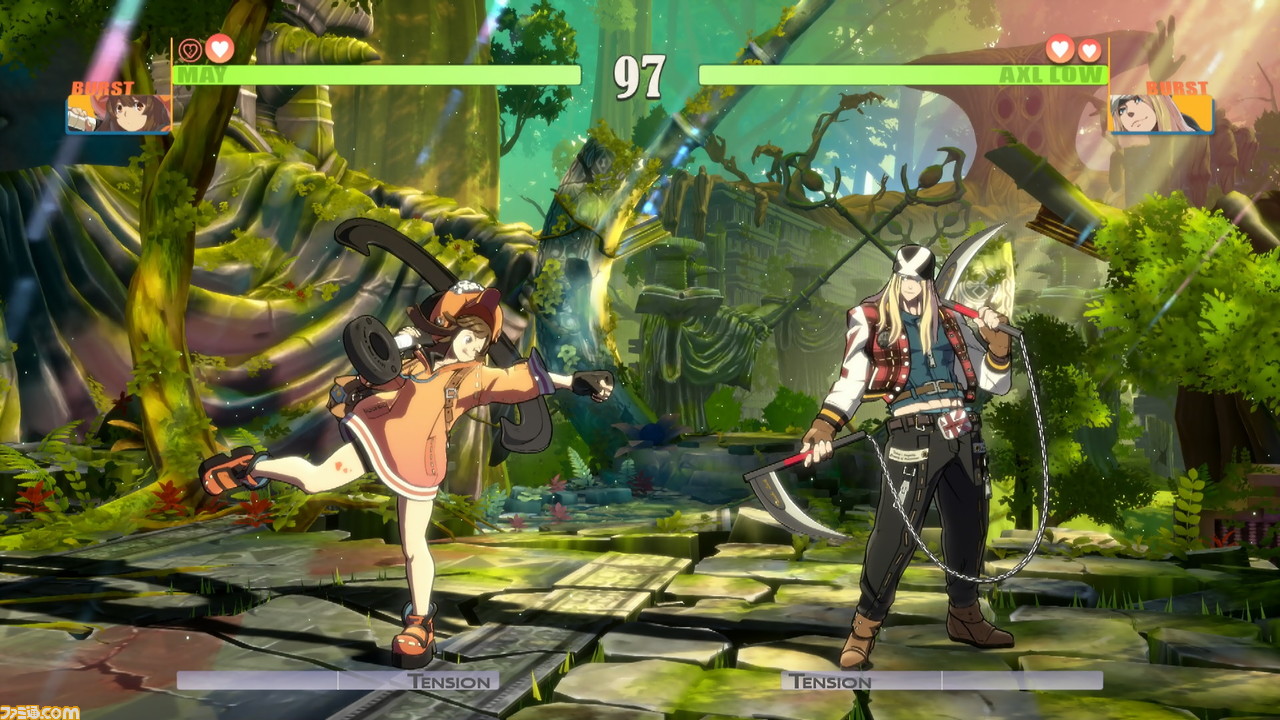The image size is (1280, 720).
Task: Click the Famitsu watermark logo
Action: pos(40,711)
